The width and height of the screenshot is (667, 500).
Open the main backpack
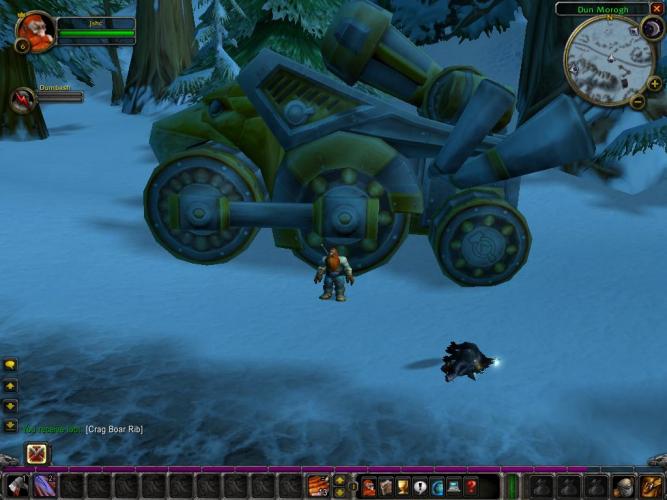pyautogui.click(x=650, y=487)
